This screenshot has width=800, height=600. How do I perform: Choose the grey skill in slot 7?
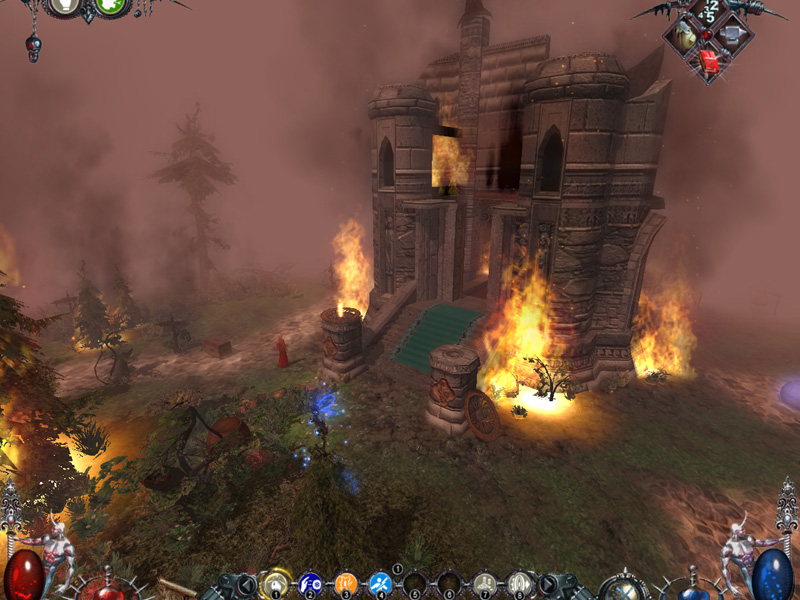tap(485, 583)
